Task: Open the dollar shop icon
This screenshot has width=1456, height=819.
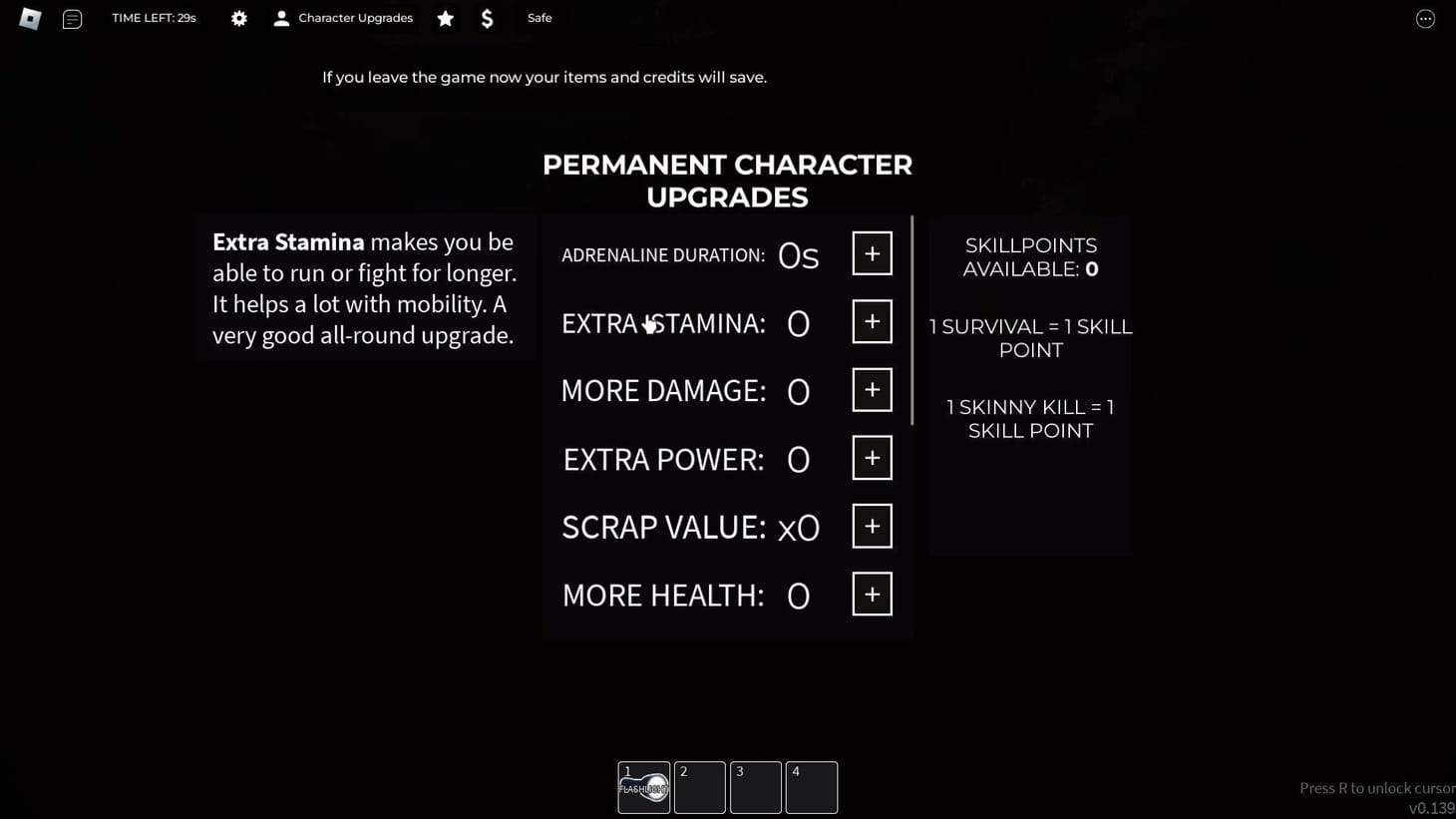Action: point(487,18)
